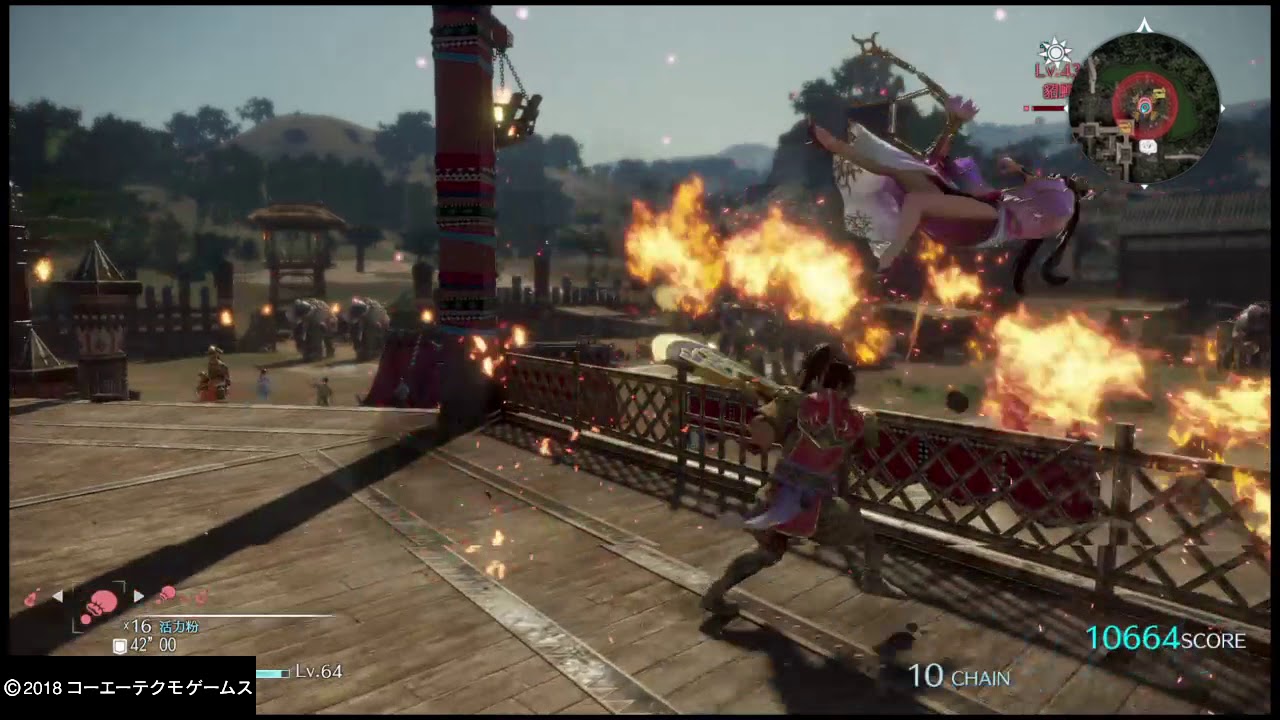This screenshot has height=720, width=1280.
Task: Open the circular minimap
Action: [1143, 108]
